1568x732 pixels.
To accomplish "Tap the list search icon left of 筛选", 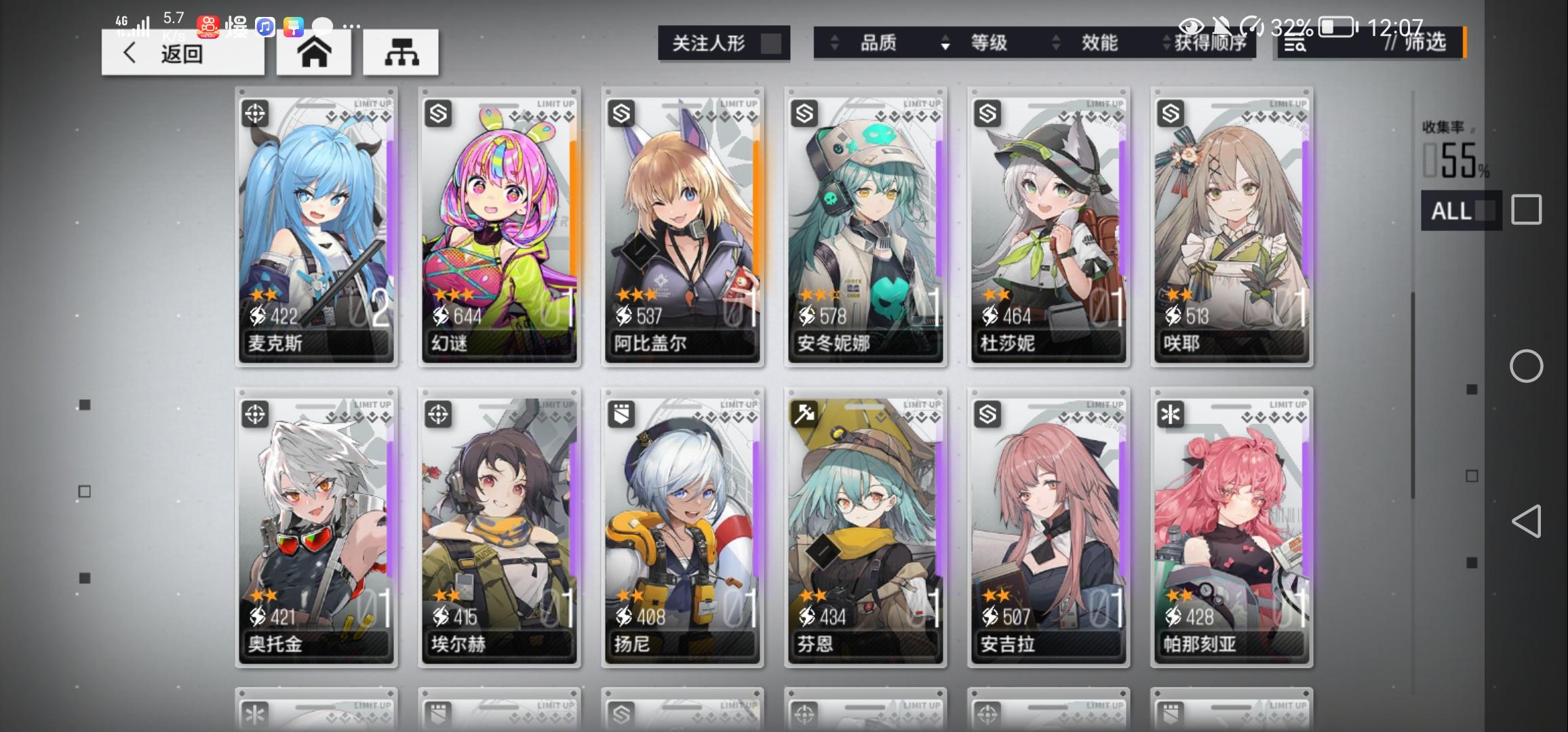I will tap(1294, 45).
